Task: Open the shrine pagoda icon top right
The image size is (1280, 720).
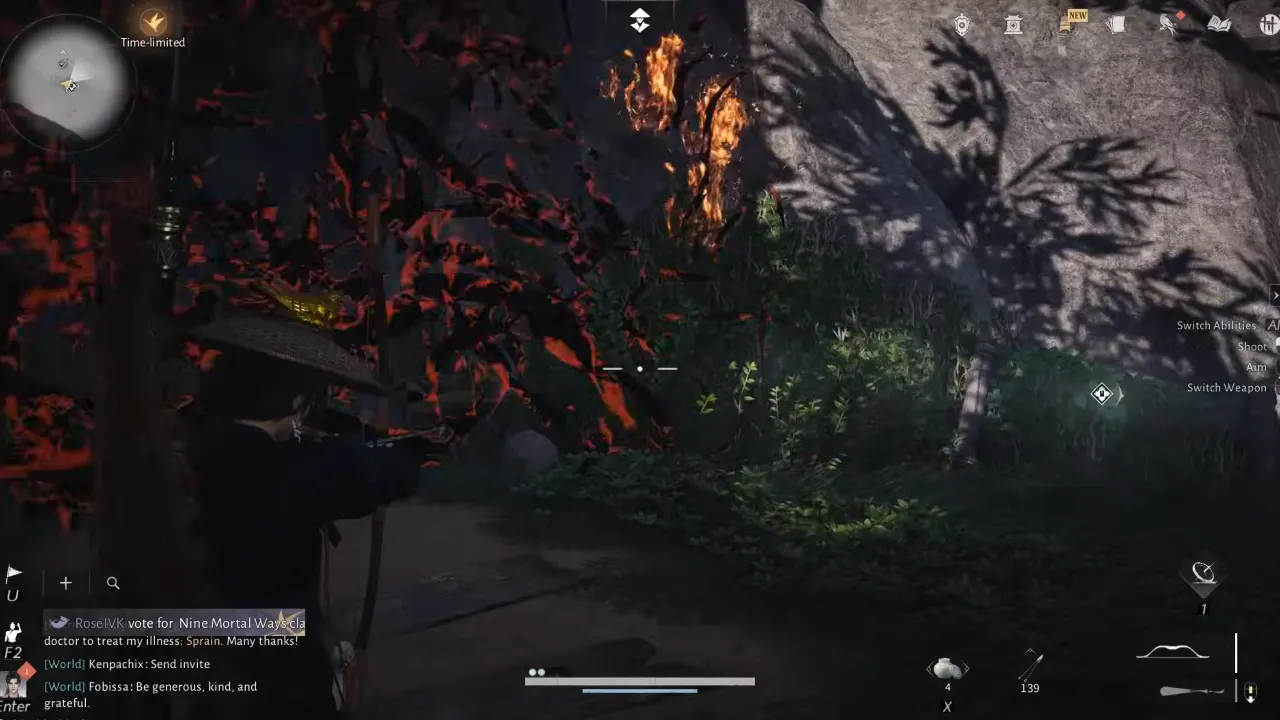Action: [1013, 25]
